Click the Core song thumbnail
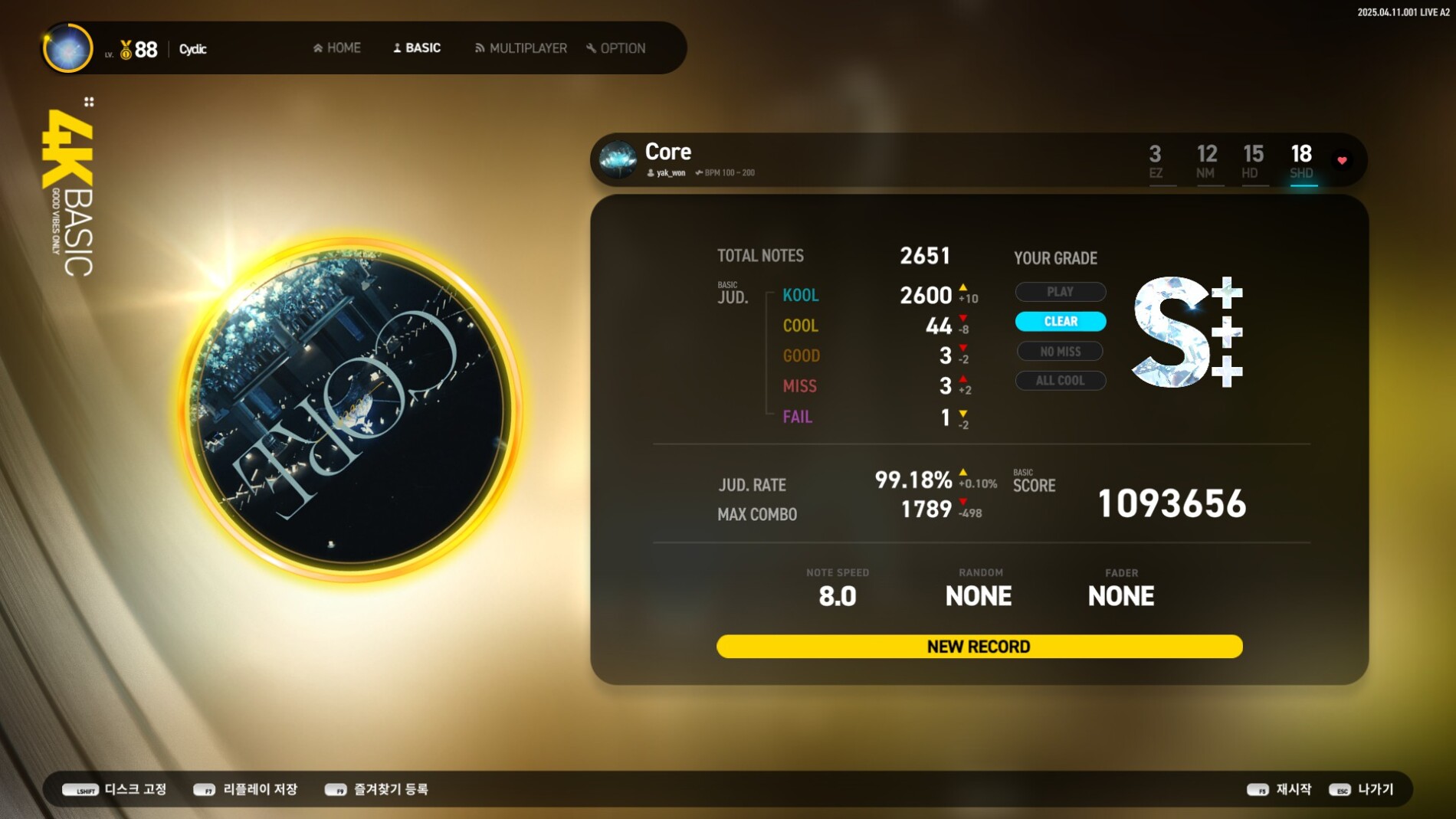This screenshot has width=1456, height=819. click(x=618, y=159)
